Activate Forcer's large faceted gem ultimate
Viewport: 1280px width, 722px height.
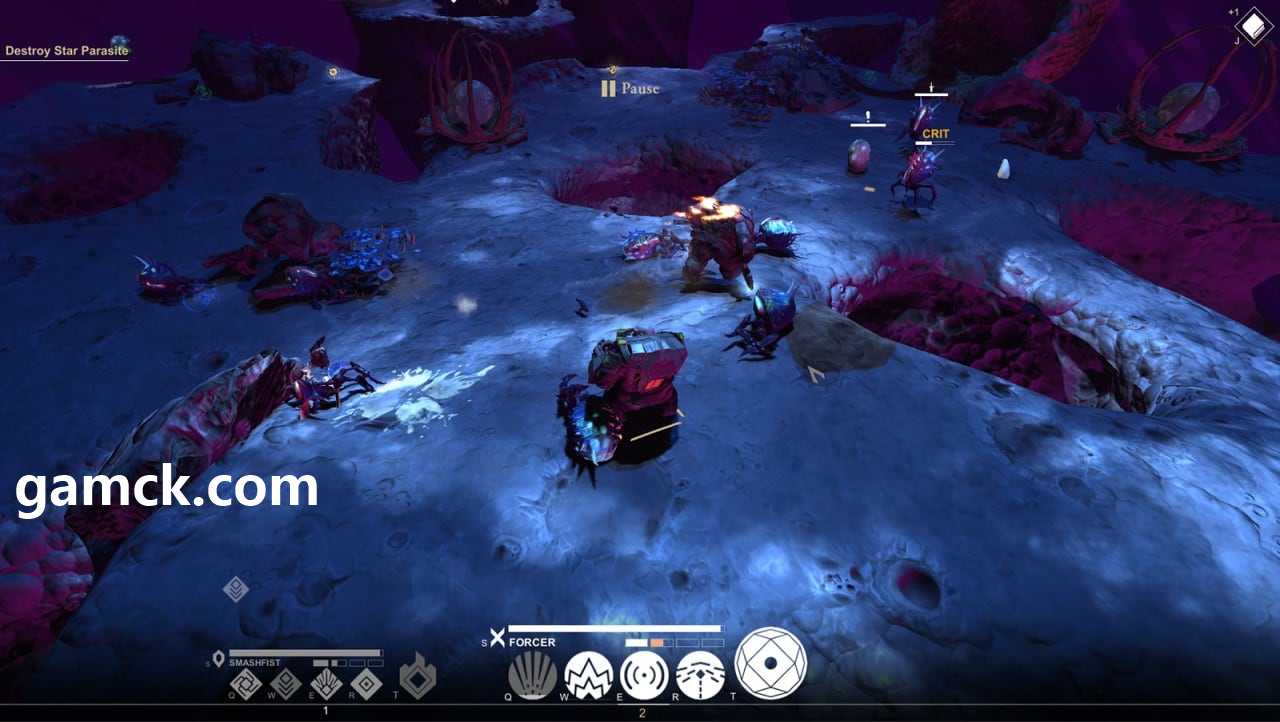coord(770,663)
